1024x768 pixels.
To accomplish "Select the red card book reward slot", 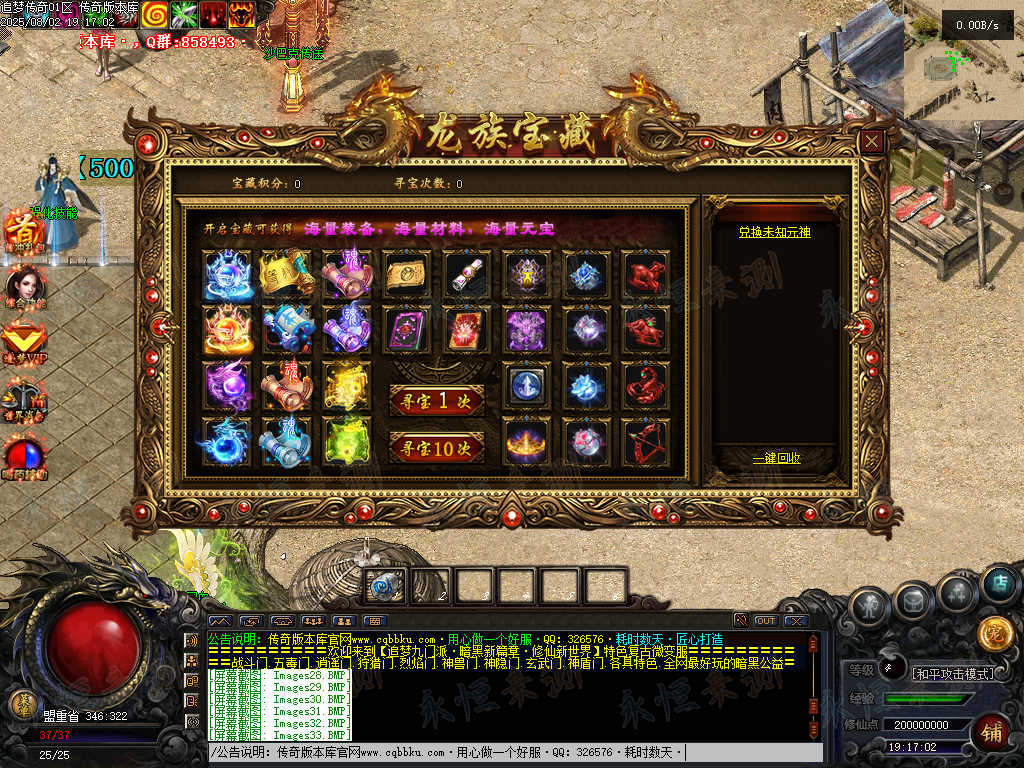I will coord(465,329).
